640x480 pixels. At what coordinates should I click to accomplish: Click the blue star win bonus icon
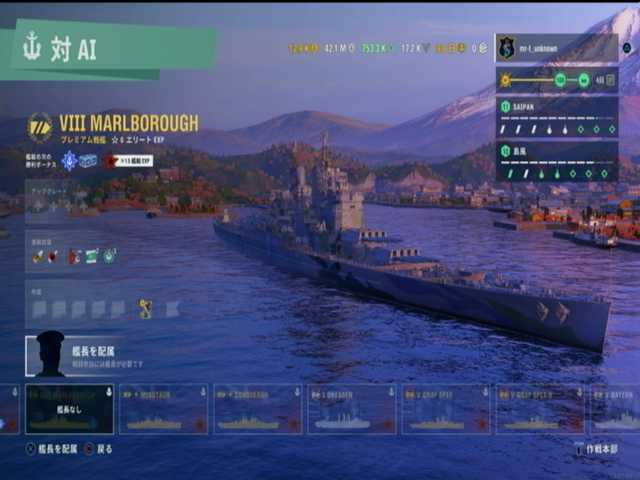pyautogui.click(x=69, y=160)
